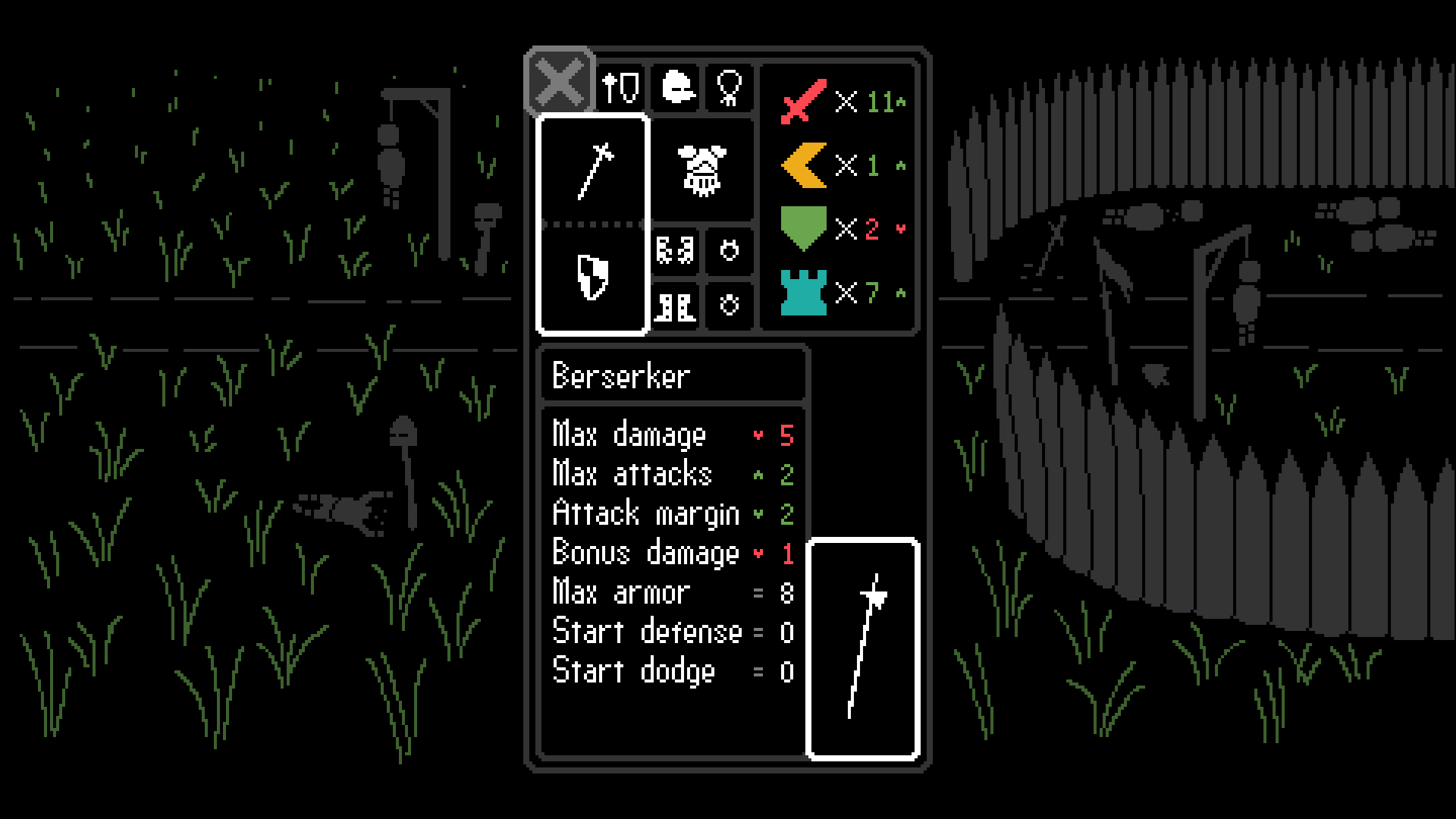Image resolution: width=1456 pixels, height=819 pixels.
Task: Select the upper ring slot icon
Action: click(730, 250)
